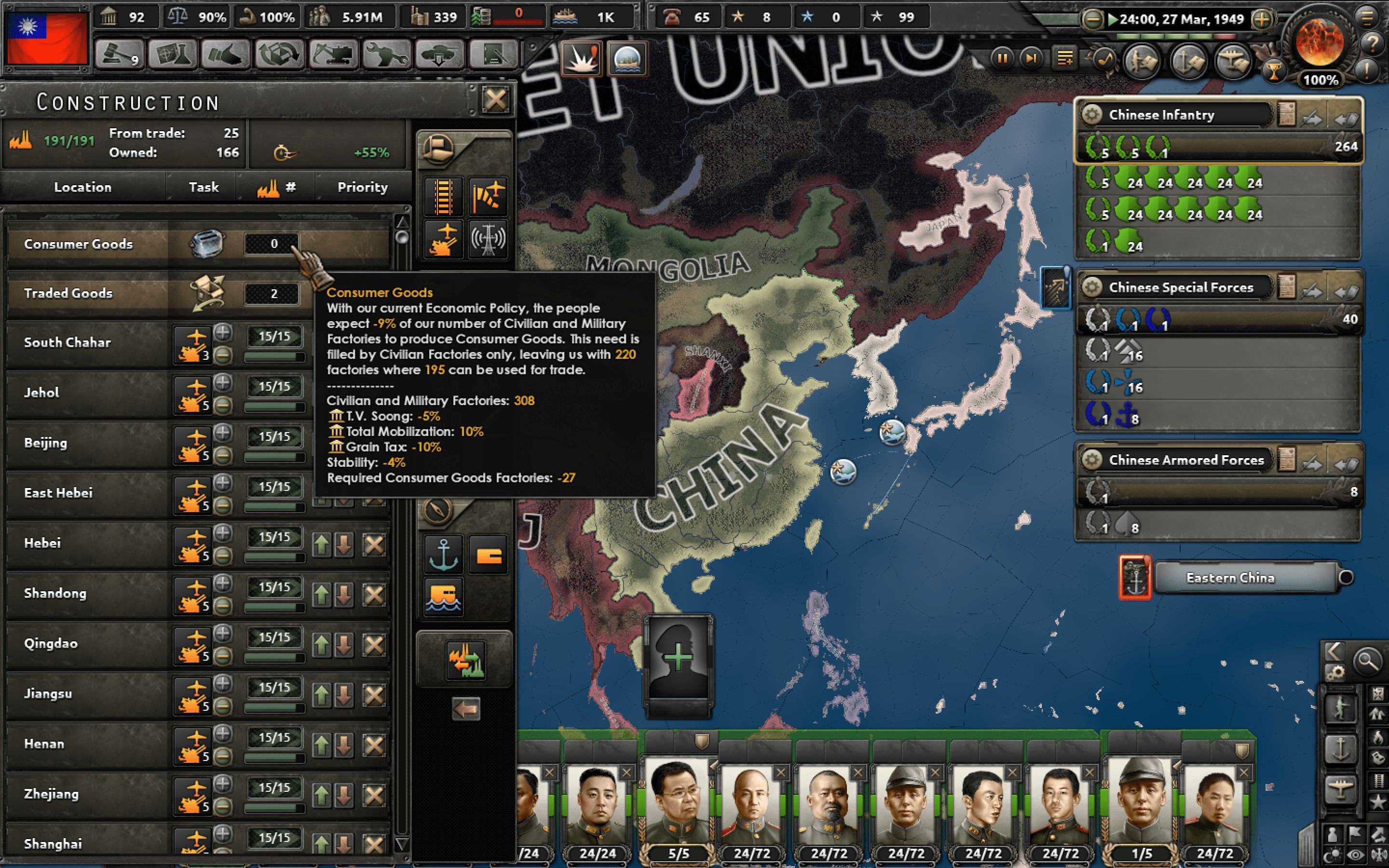Open the Construction tab with the excavator icon
Image resolution: width=1389 pixels, height=868 pixels.
(333, 54)
